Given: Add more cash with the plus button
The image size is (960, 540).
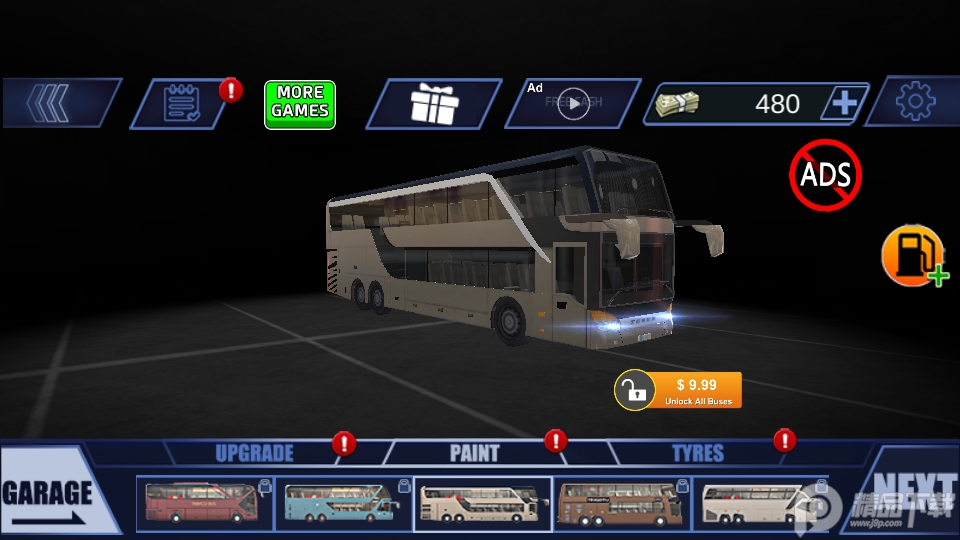Looking at the screenshot, I should click(844, 103).
